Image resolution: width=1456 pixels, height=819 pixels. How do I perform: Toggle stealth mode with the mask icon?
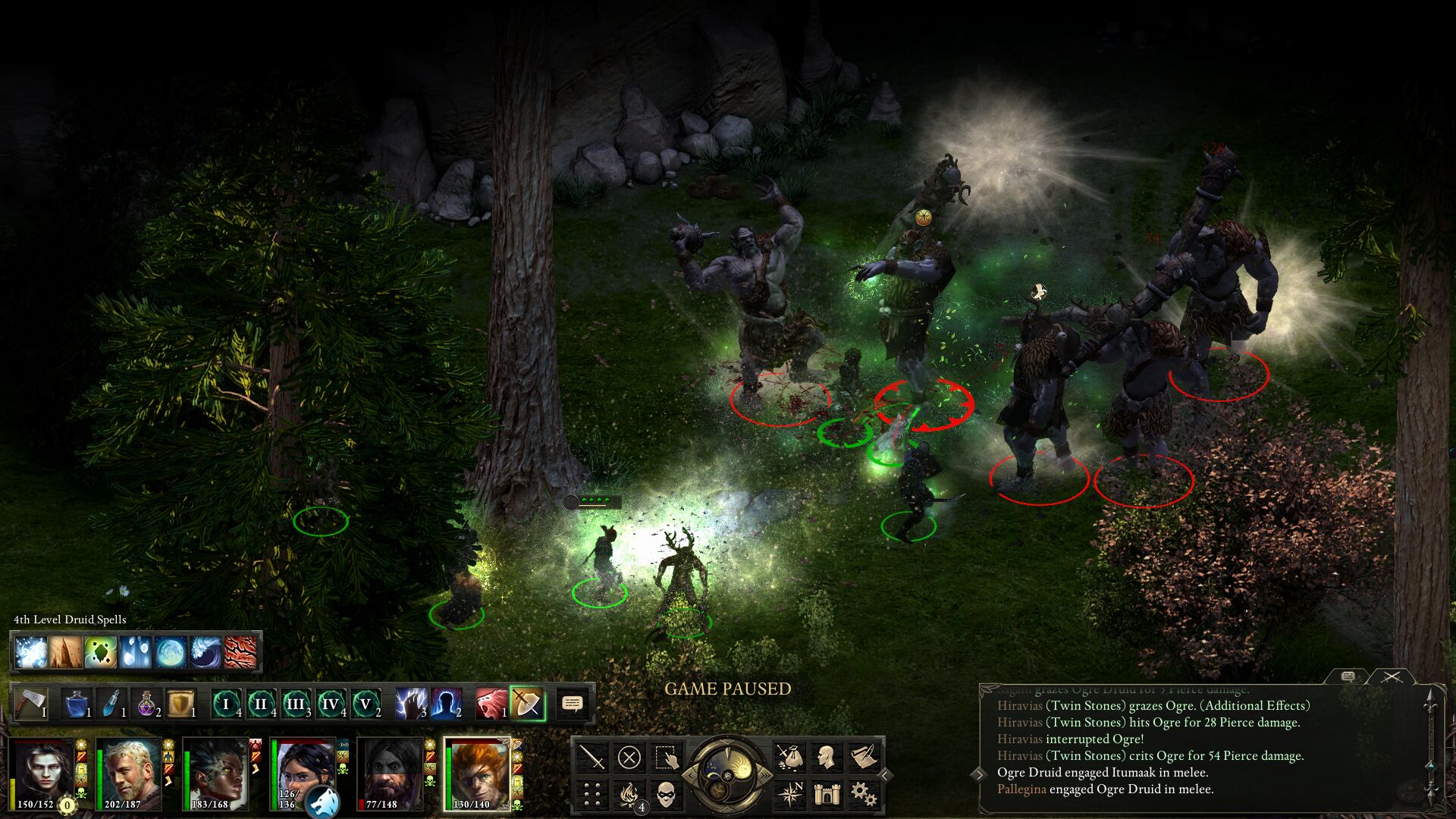666,794
